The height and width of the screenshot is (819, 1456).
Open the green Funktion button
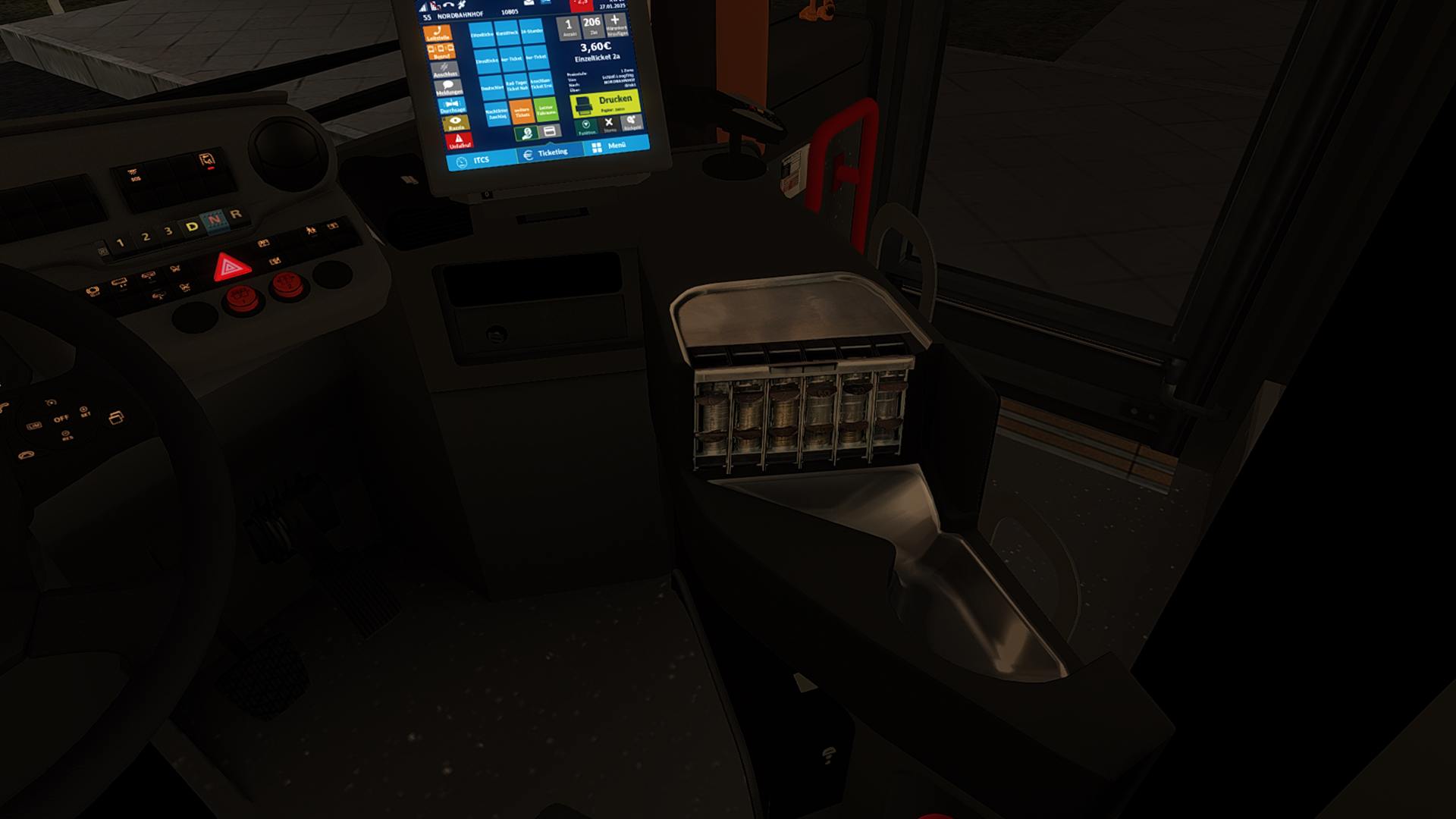click(586, 127)
